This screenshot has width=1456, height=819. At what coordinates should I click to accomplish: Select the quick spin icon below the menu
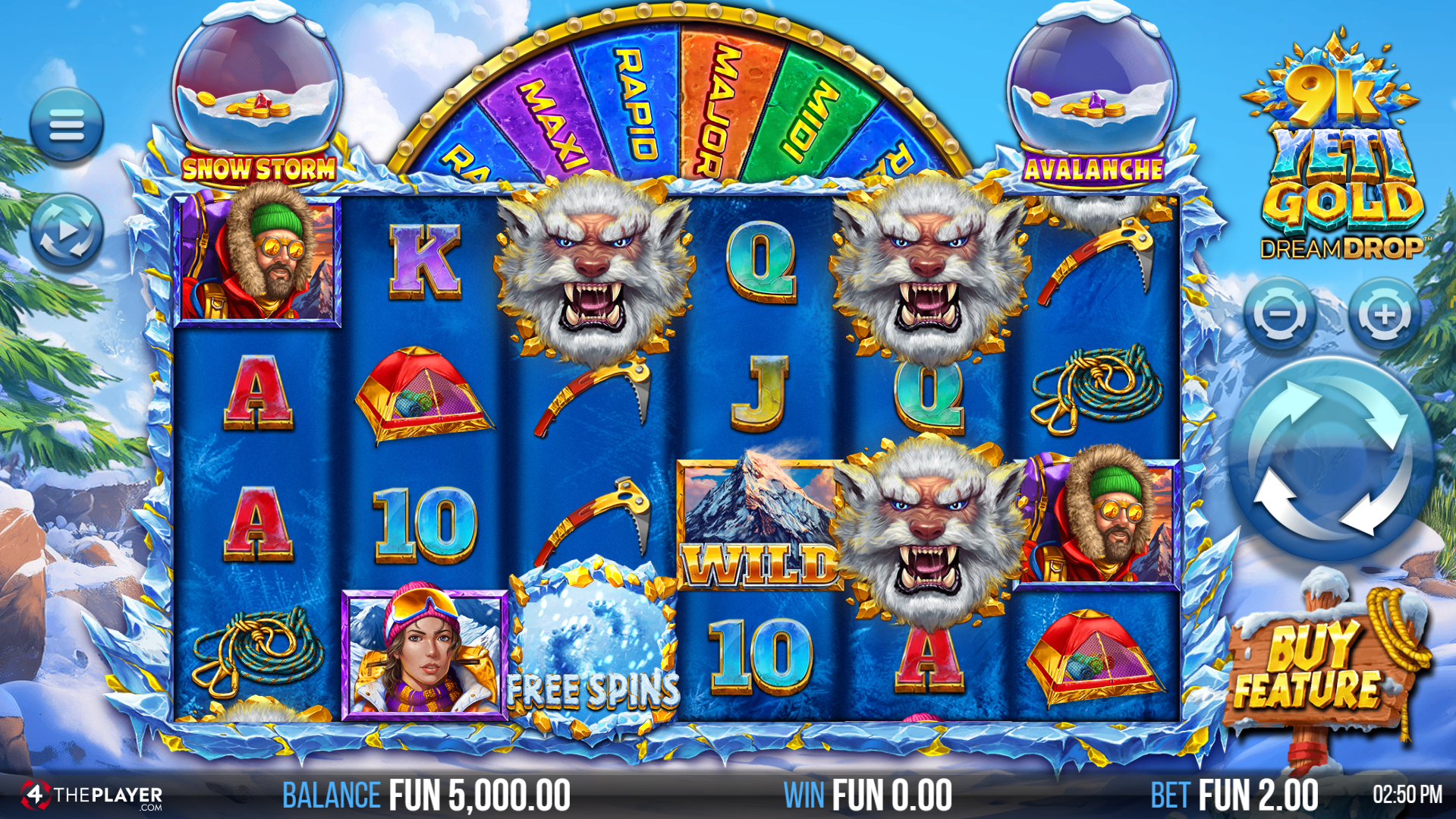click(x=68, y=228)
